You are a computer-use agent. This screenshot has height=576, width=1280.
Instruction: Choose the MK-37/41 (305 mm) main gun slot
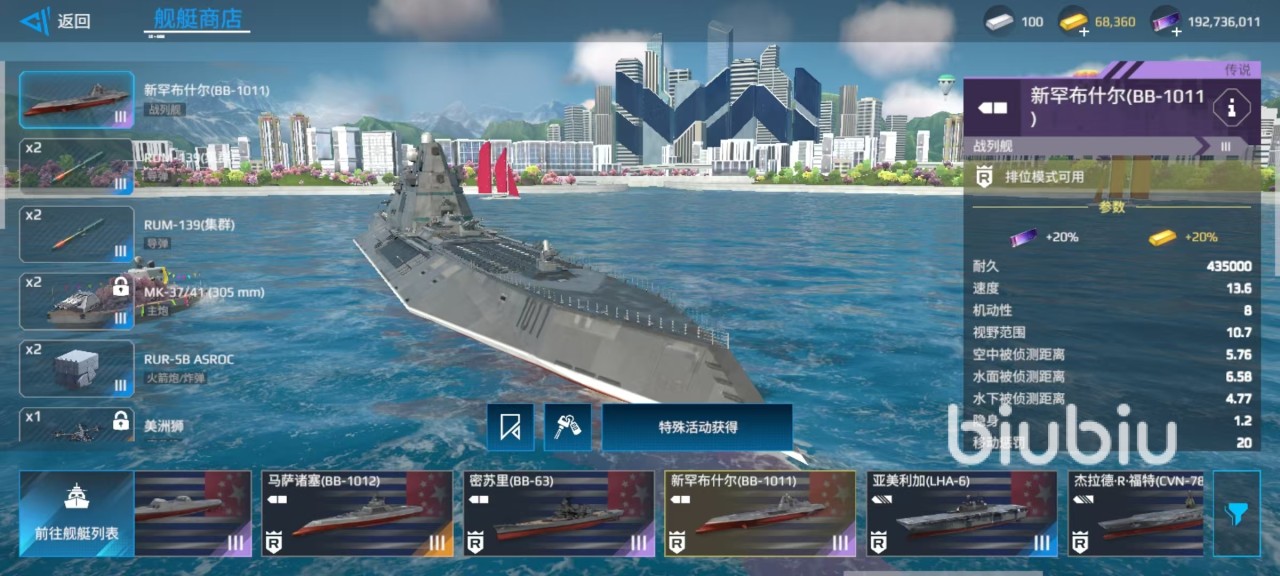(x=77, y=301)
